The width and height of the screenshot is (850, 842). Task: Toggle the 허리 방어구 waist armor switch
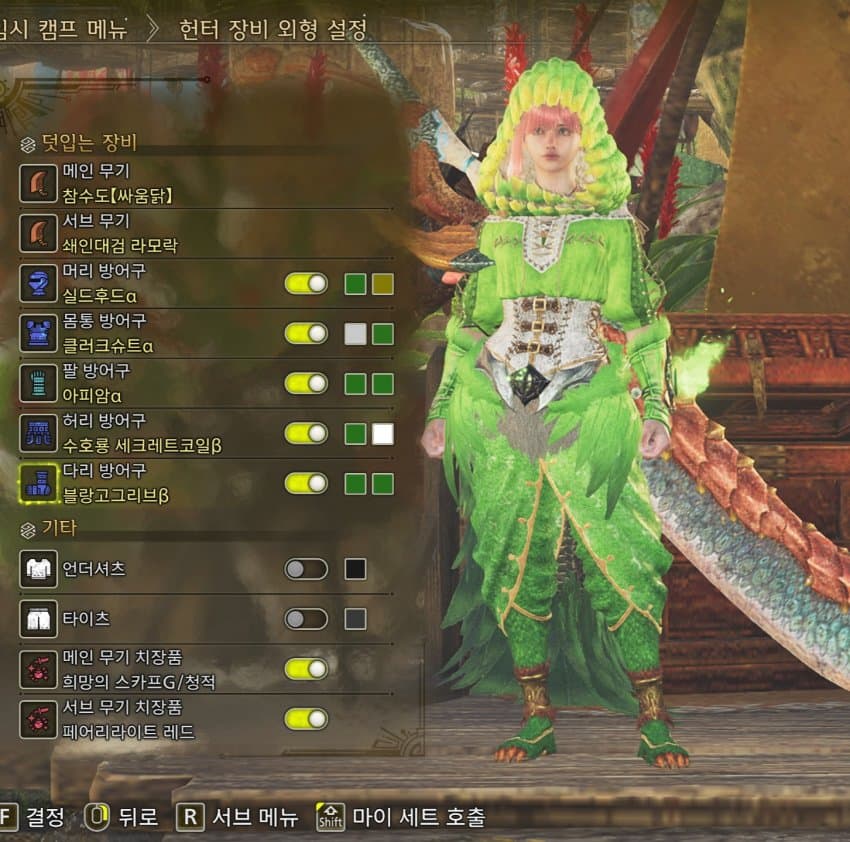point(306,434)
